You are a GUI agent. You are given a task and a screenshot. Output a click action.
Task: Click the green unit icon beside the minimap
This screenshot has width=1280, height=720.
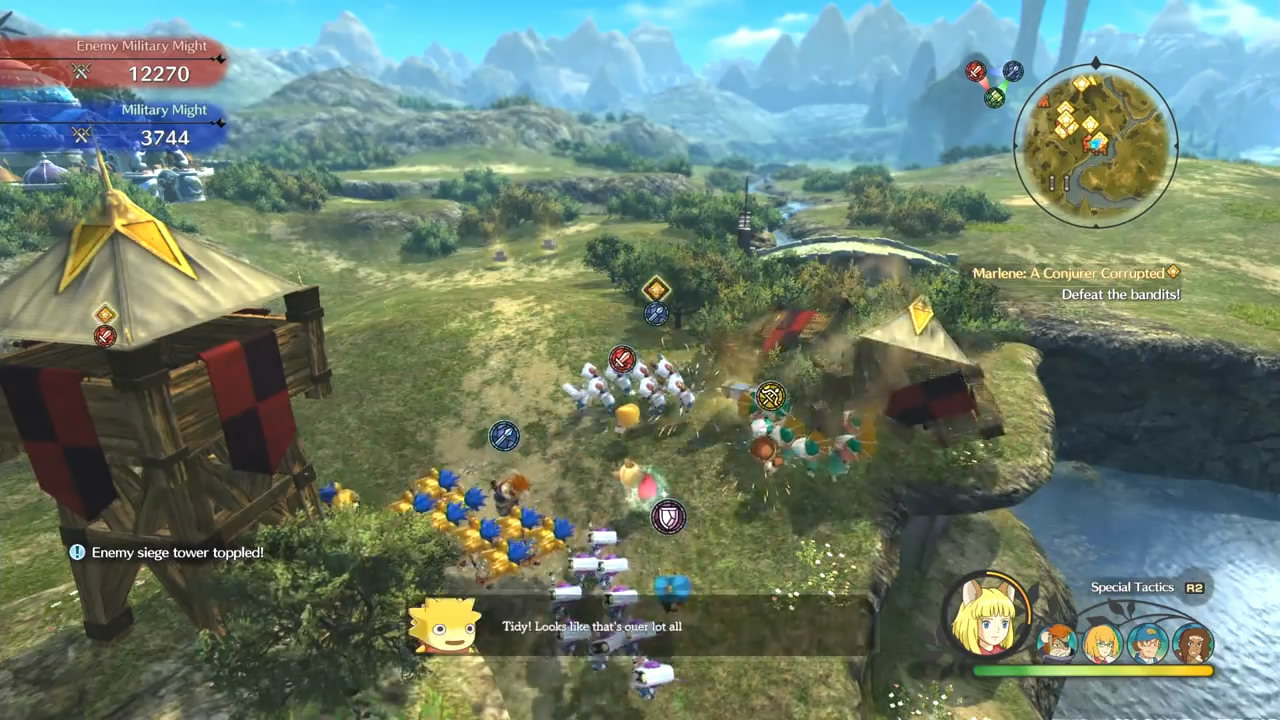[993, 99]
